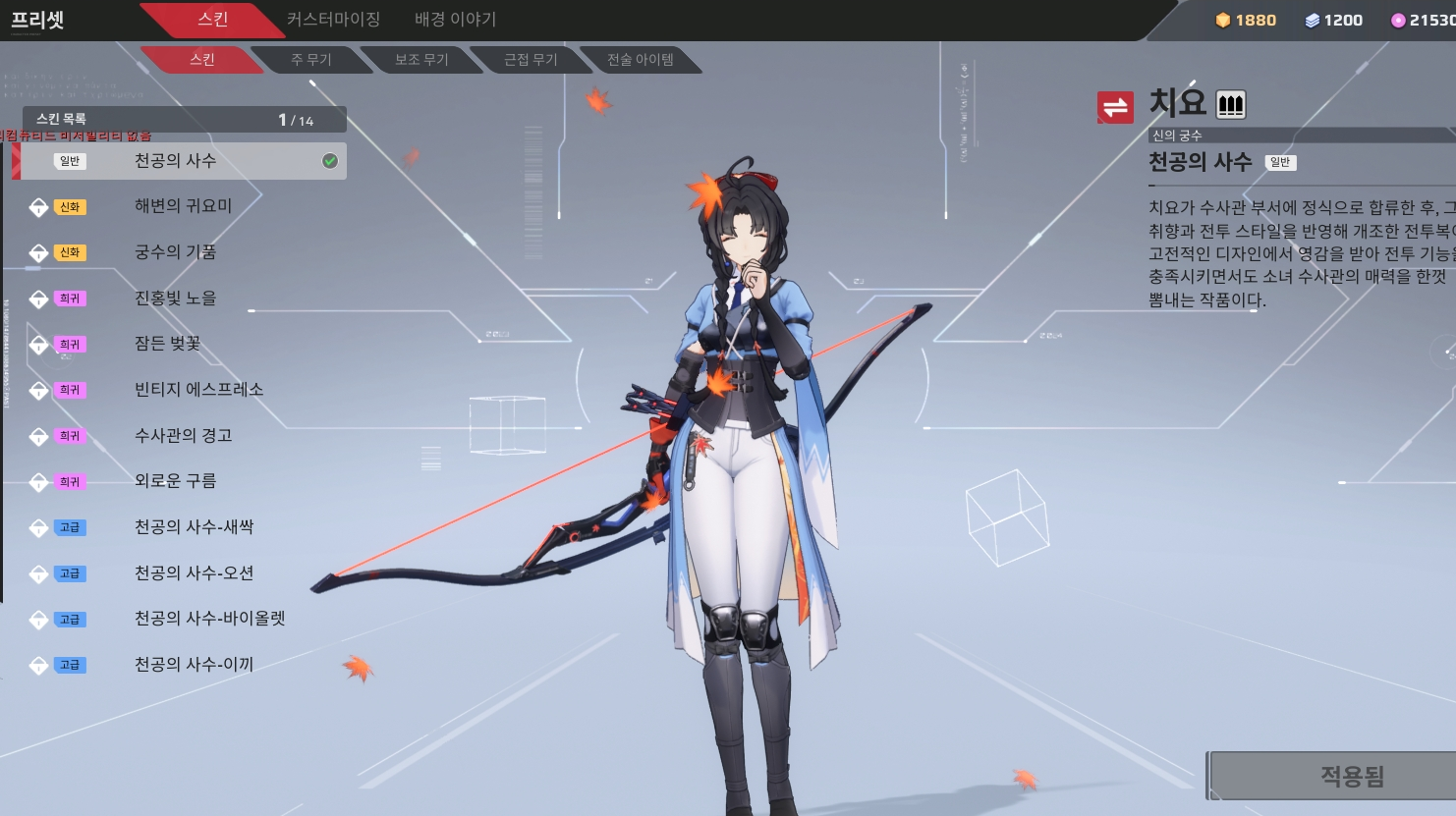Switch to the 근접 무기 sub-tab
This screenshot has width=1456, height=816.
tap(531, 60)
